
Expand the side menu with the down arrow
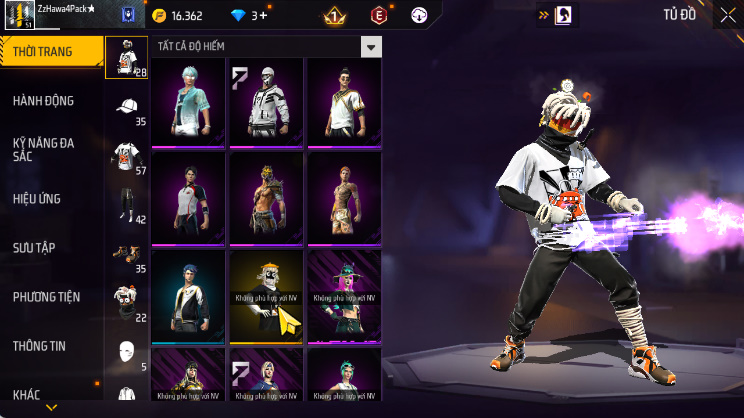coord(52,408)
